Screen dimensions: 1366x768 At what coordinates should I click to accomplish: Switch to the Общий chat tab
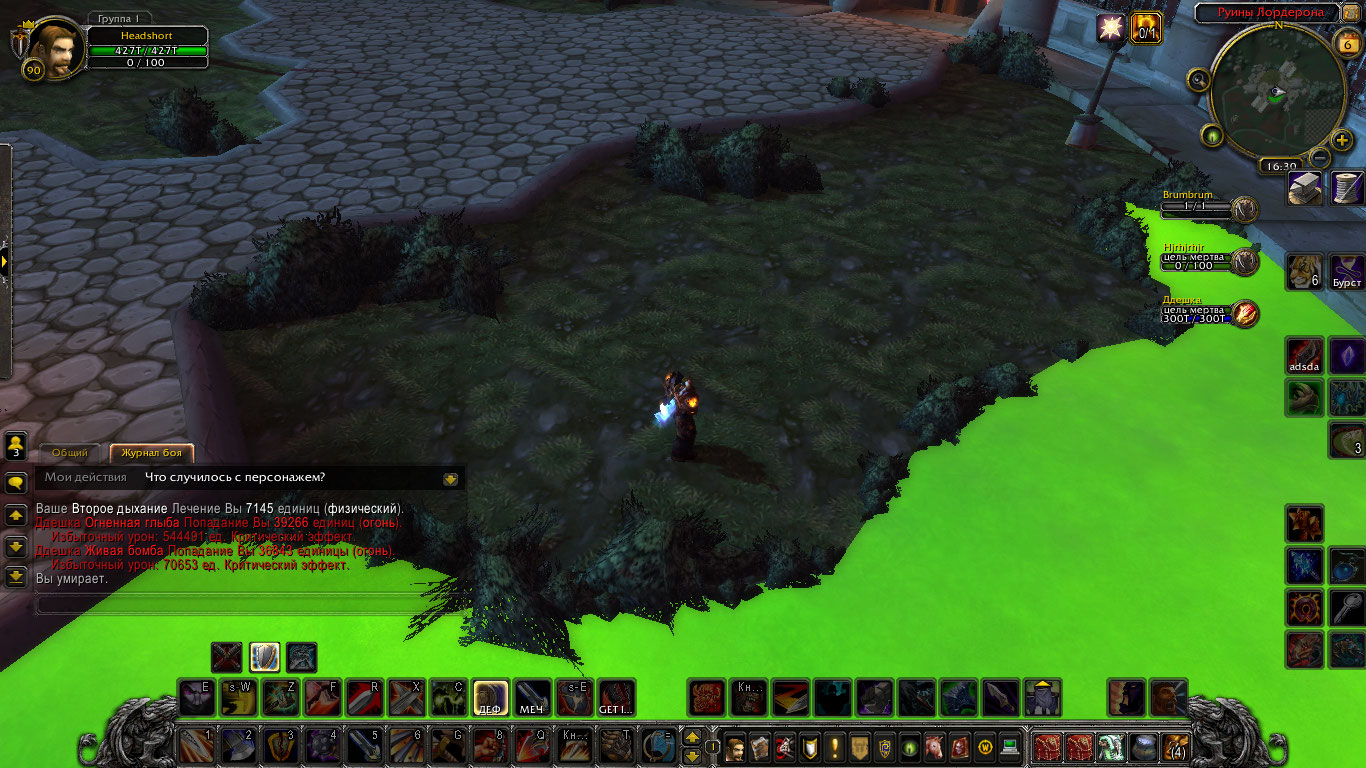pos(70,453)
